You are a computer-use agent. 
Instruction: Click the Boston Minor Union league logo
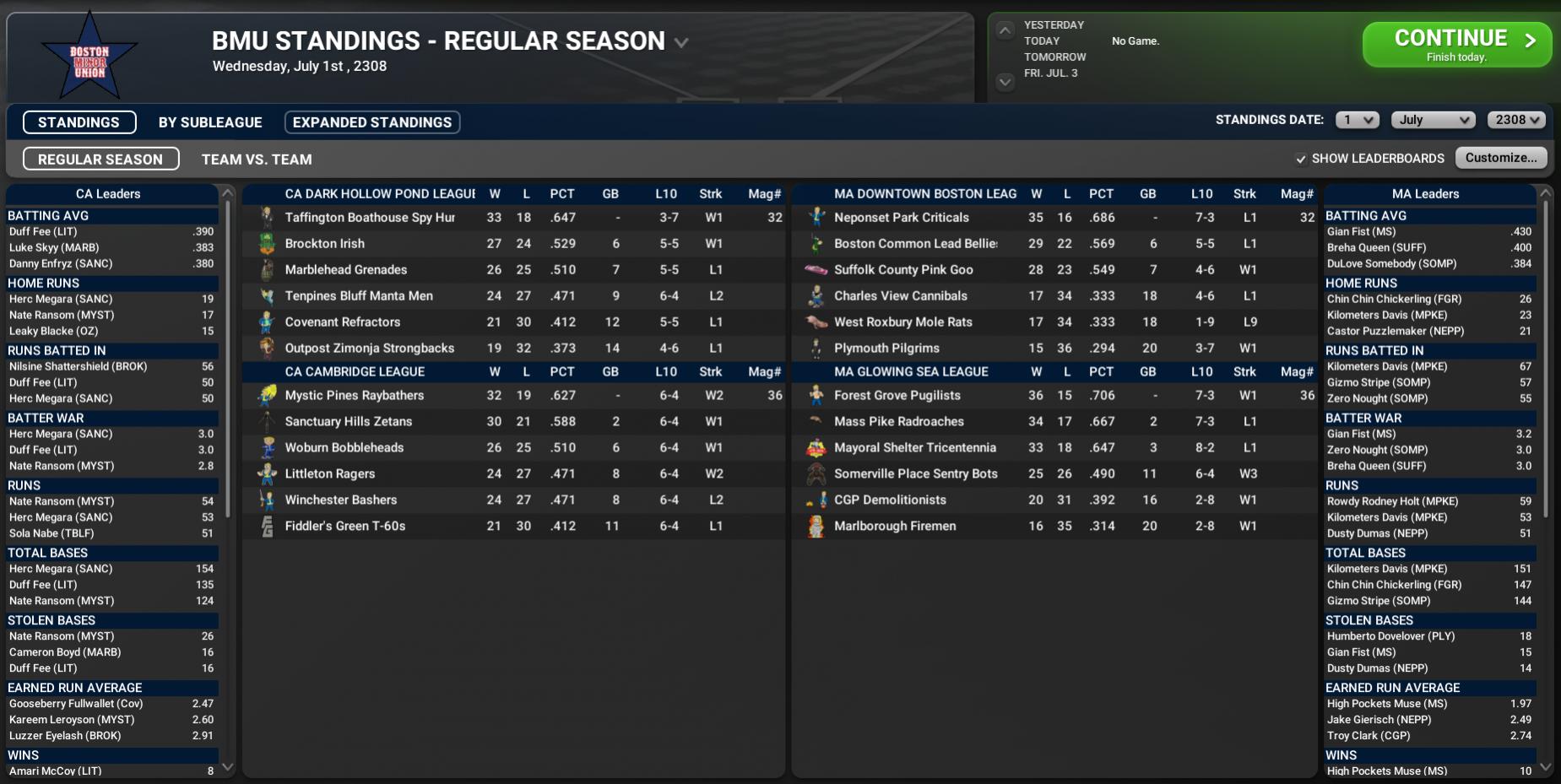click(x=89, y=57)
